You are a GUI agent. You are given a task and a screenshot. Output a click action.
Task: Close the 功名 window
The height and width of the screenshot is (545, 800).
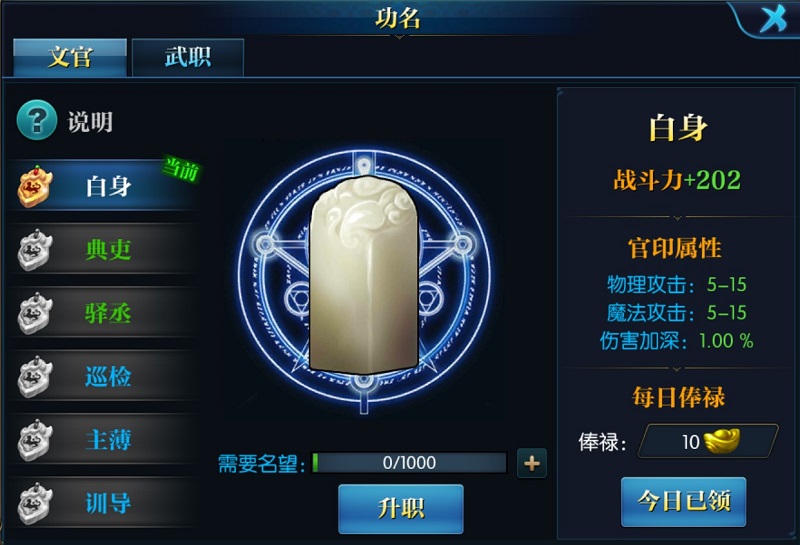point(773,19)
